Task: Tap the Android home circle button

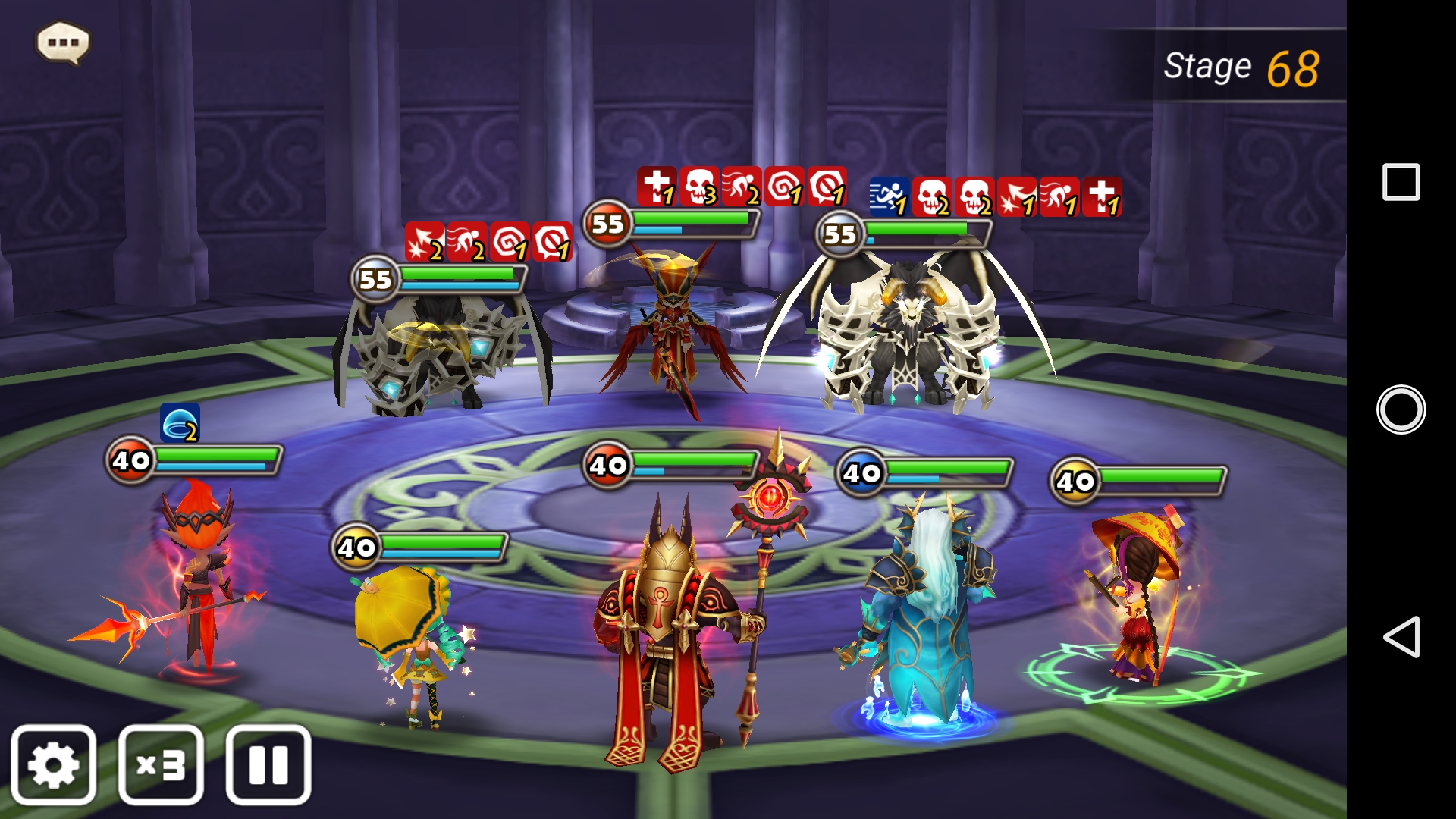Action: pos(1401,409)
